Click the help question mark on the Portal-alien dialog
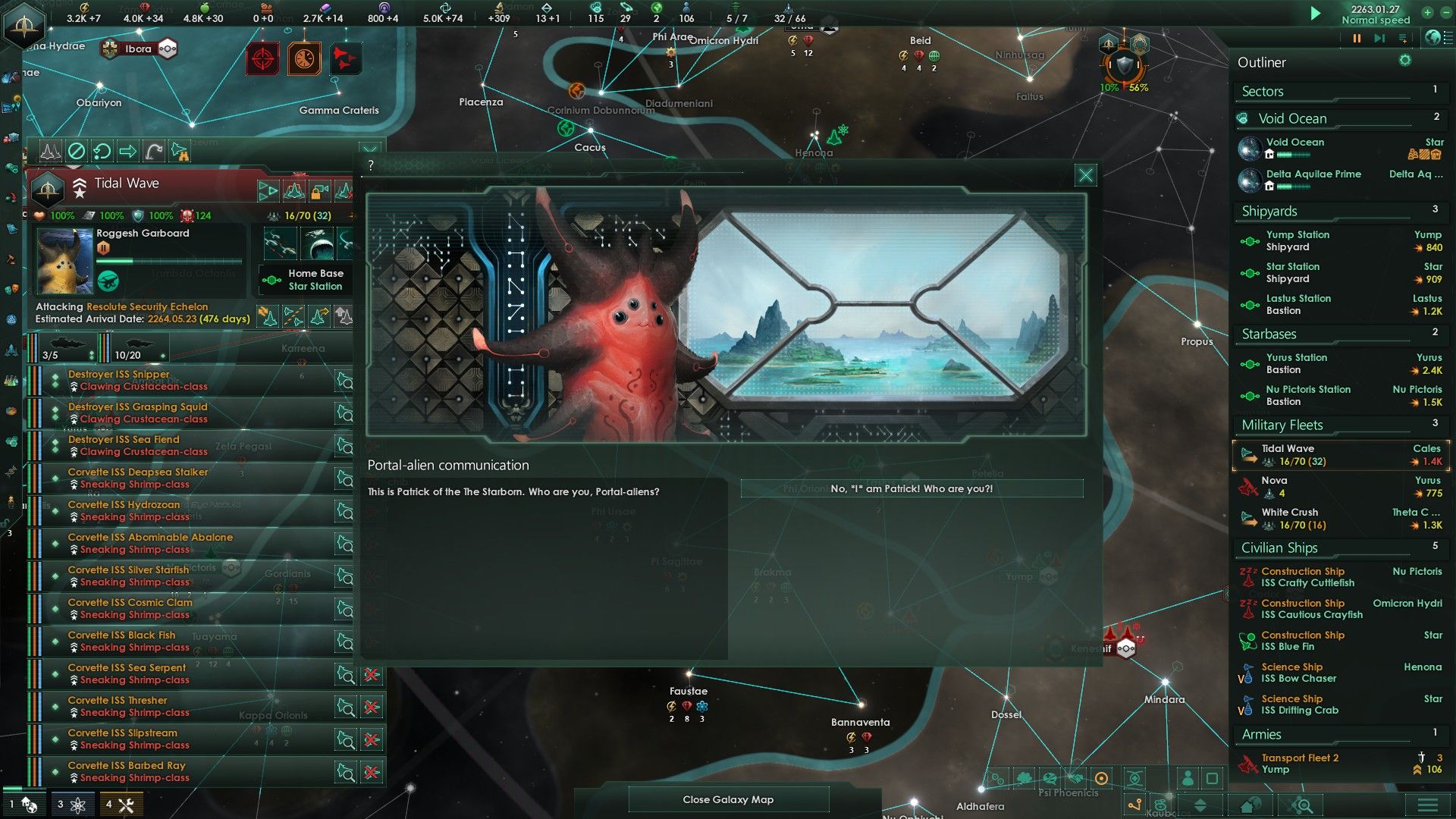 point(370,164)
